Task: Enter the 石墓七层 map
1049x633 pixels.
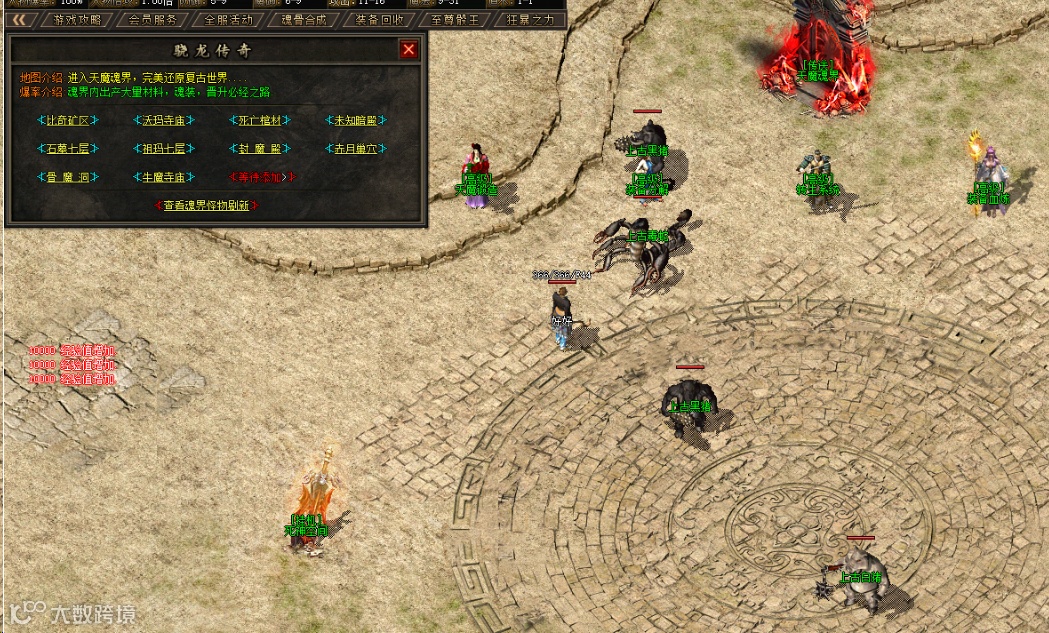Action: (68, 149)
